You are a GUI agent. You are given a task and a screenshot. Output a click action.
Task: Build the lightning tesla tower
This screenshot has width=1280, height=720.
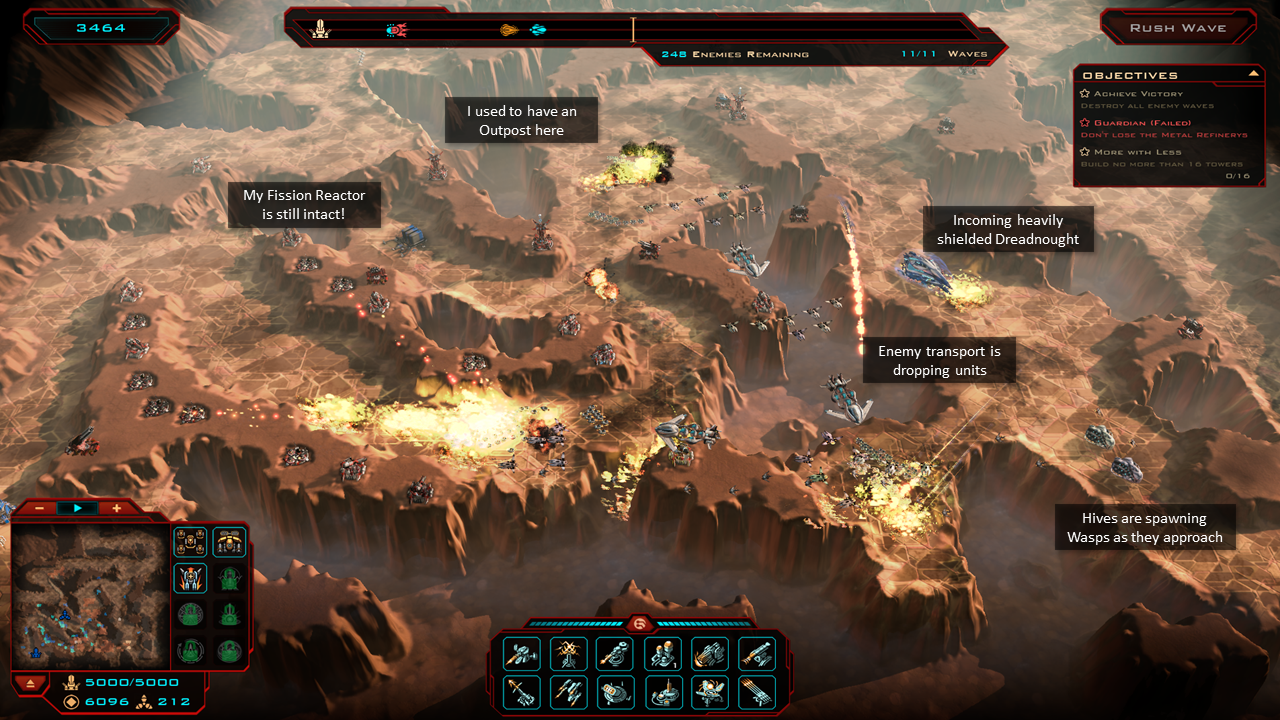pos(569,653)
